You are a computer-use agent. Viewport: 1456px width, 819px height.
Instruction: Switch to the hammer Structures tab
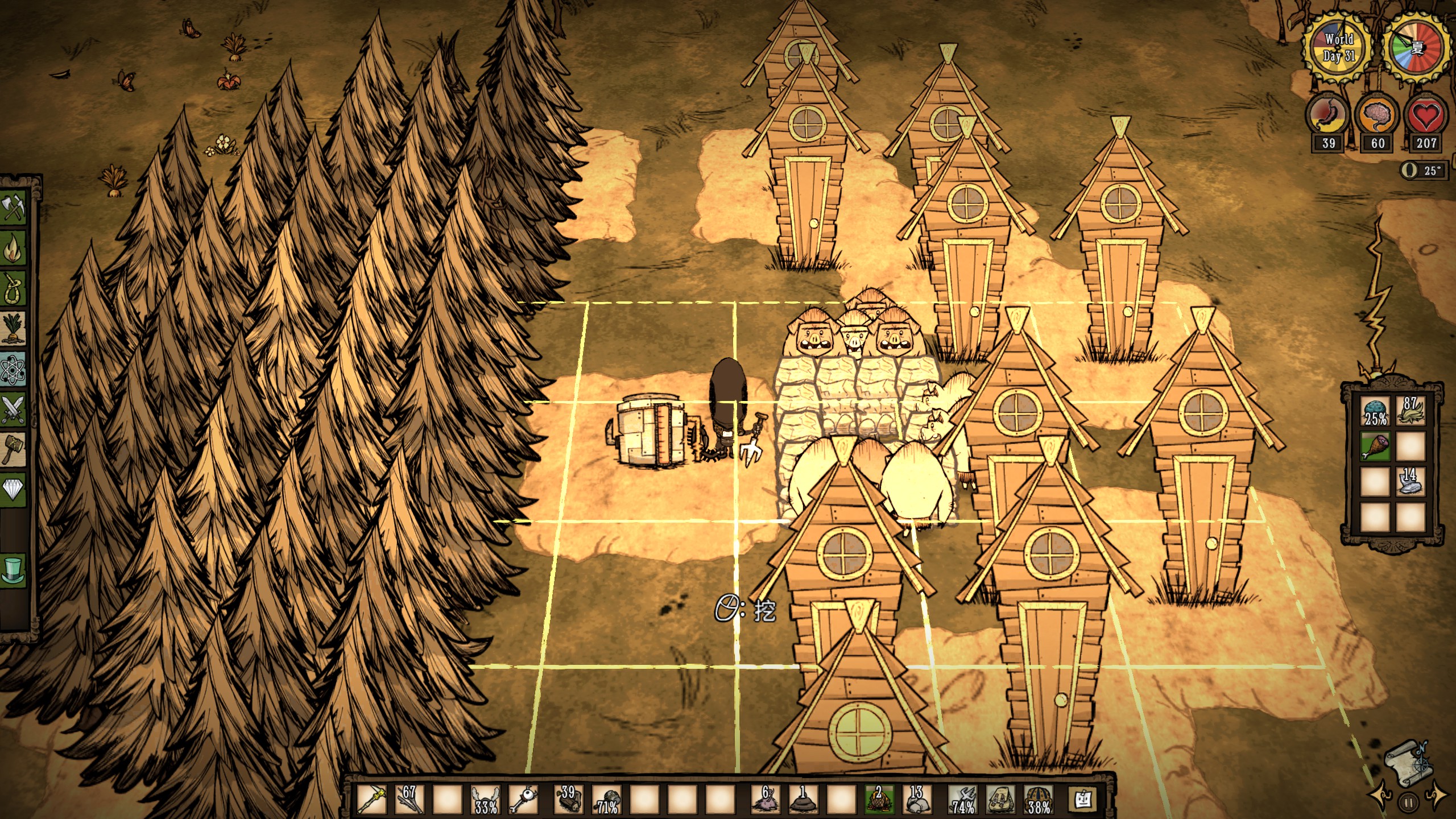point(14,449)
